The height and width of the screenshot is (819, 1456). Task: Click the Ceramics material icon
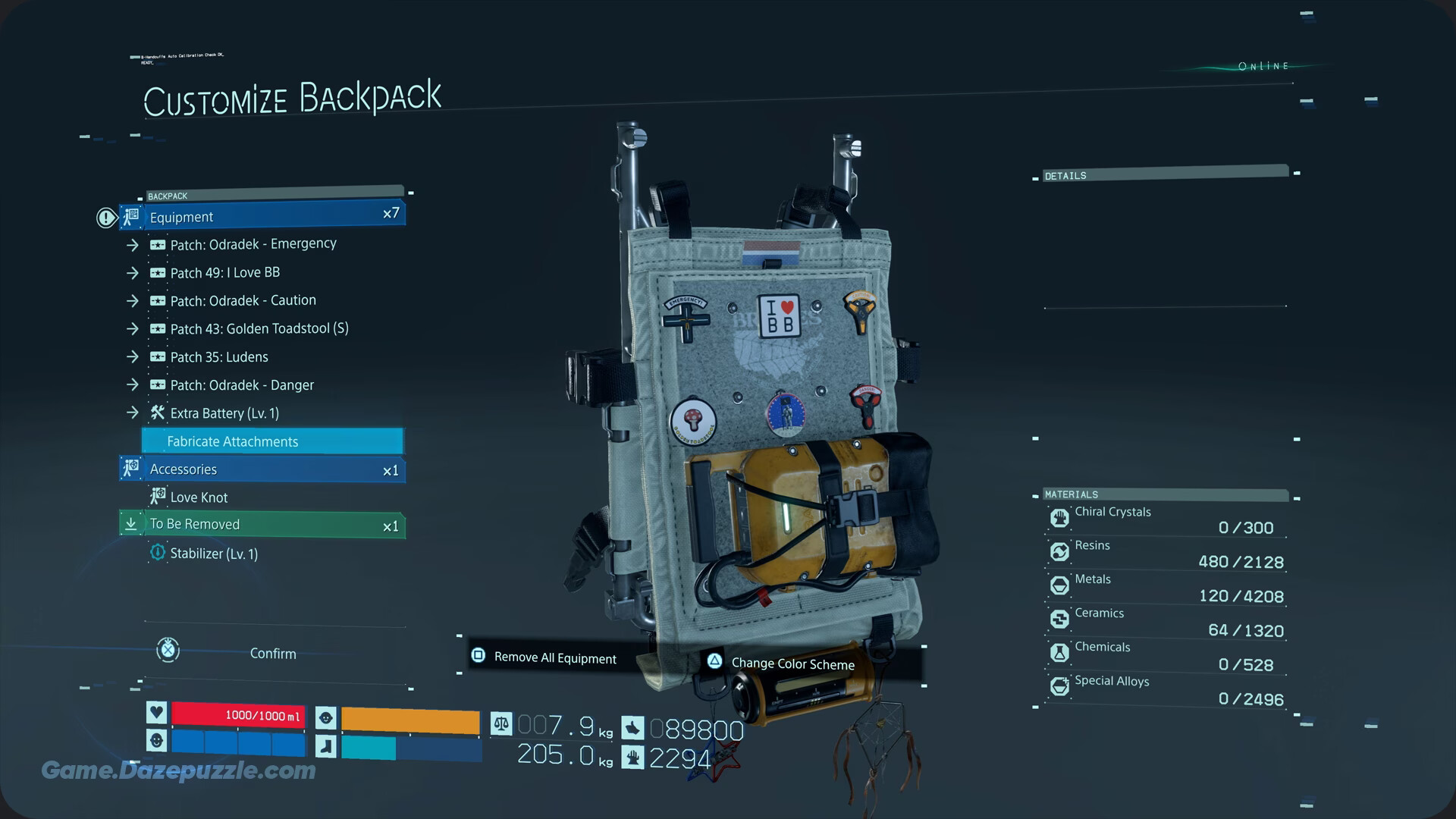1059,619
